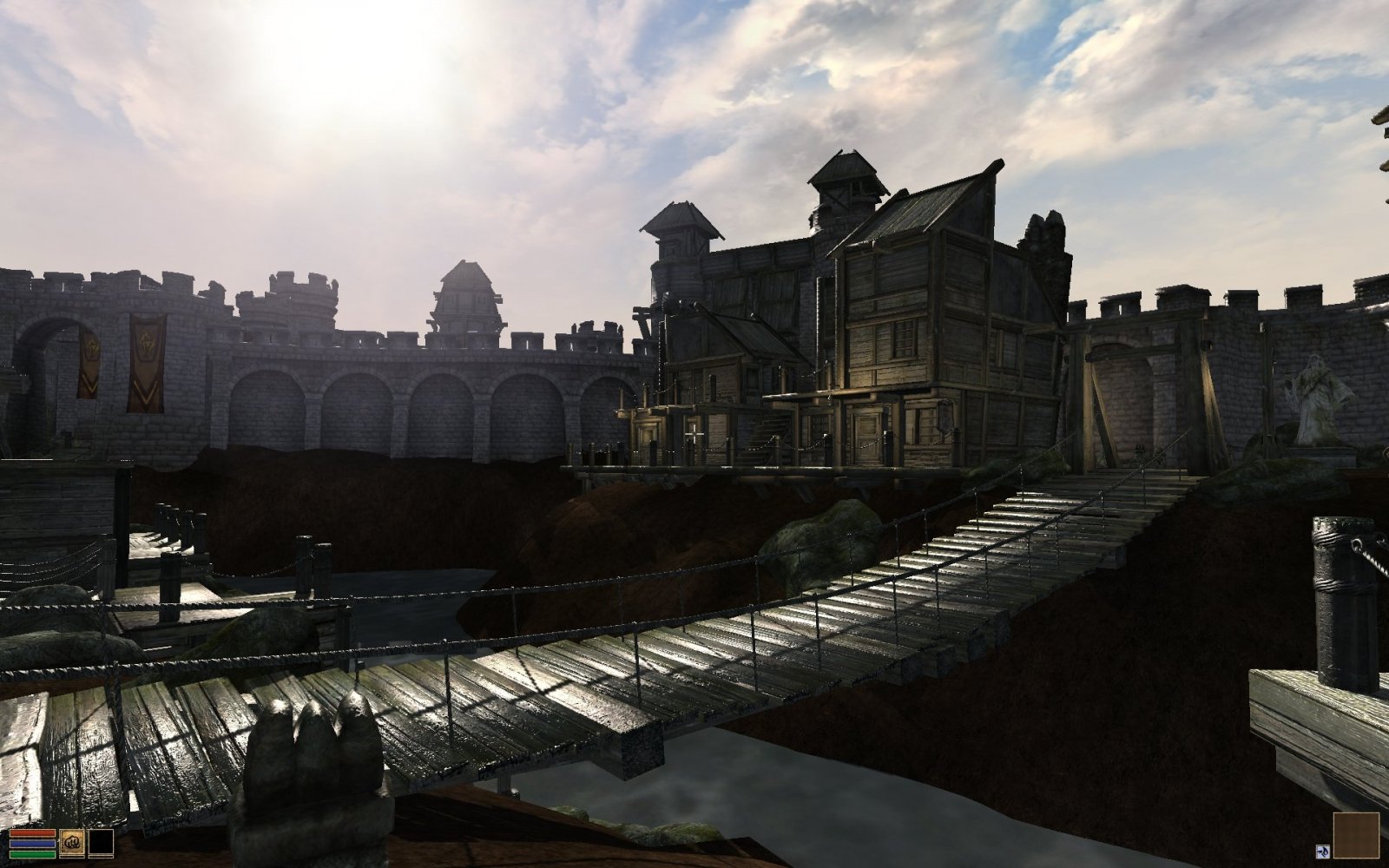Click the red health bar

(x=32, y=832)
